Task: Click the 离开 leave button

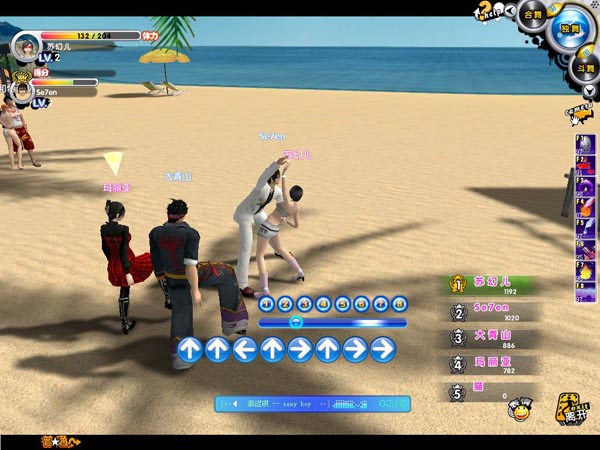Action: point(573,406)
